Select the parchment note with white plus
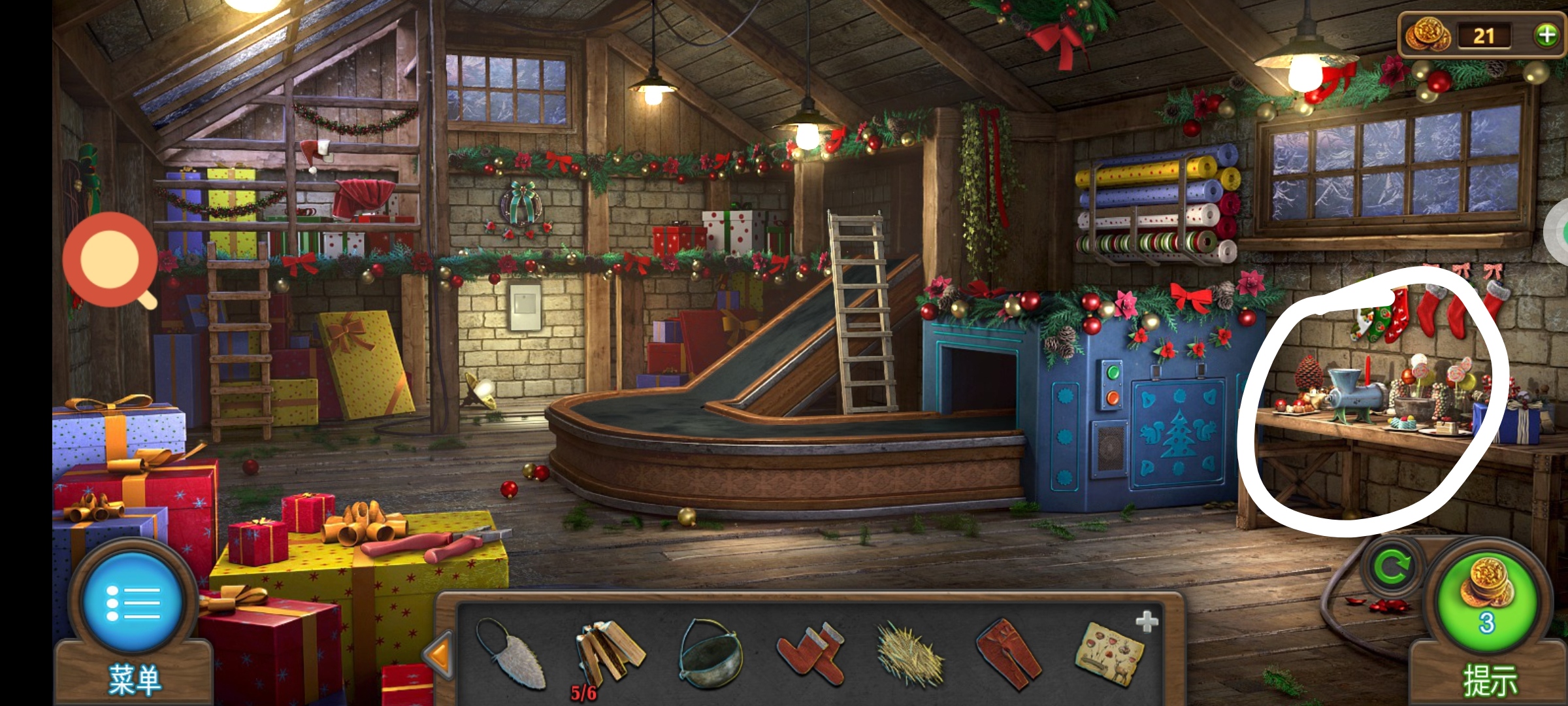Viewport: 1568px width, 706px height. (1111, 654)
